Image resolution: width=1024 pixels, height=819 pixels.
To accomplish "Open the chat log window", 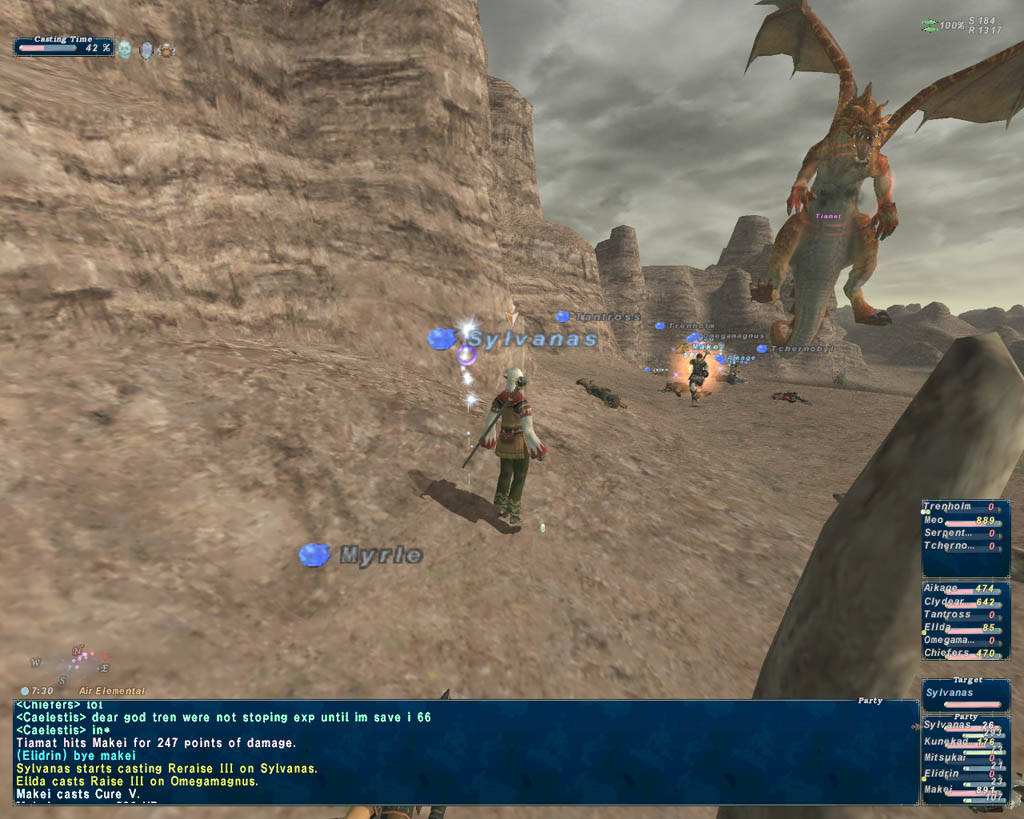I will point(465,752).
